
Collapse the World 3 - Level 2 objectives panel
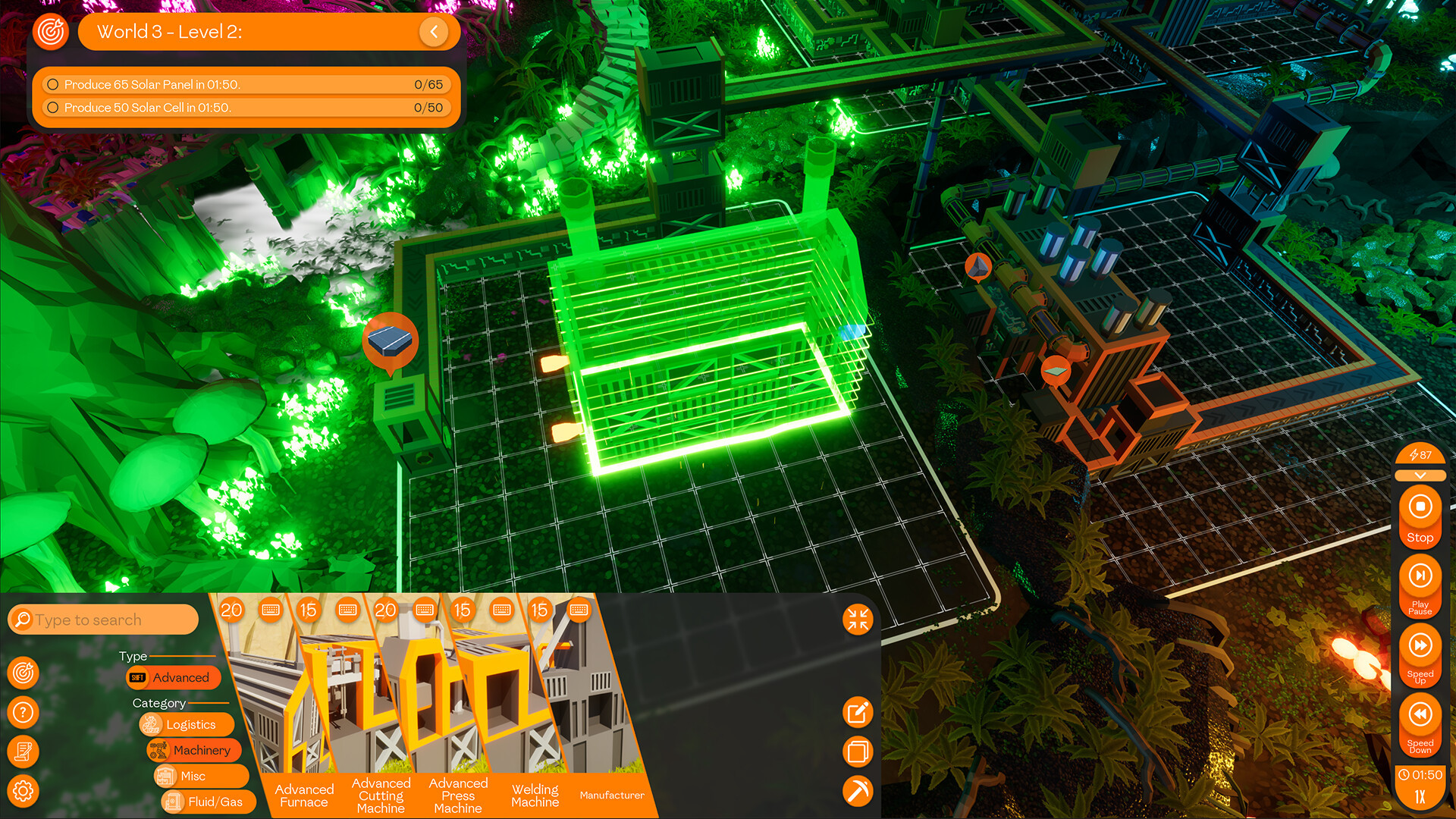pos(434,32)
